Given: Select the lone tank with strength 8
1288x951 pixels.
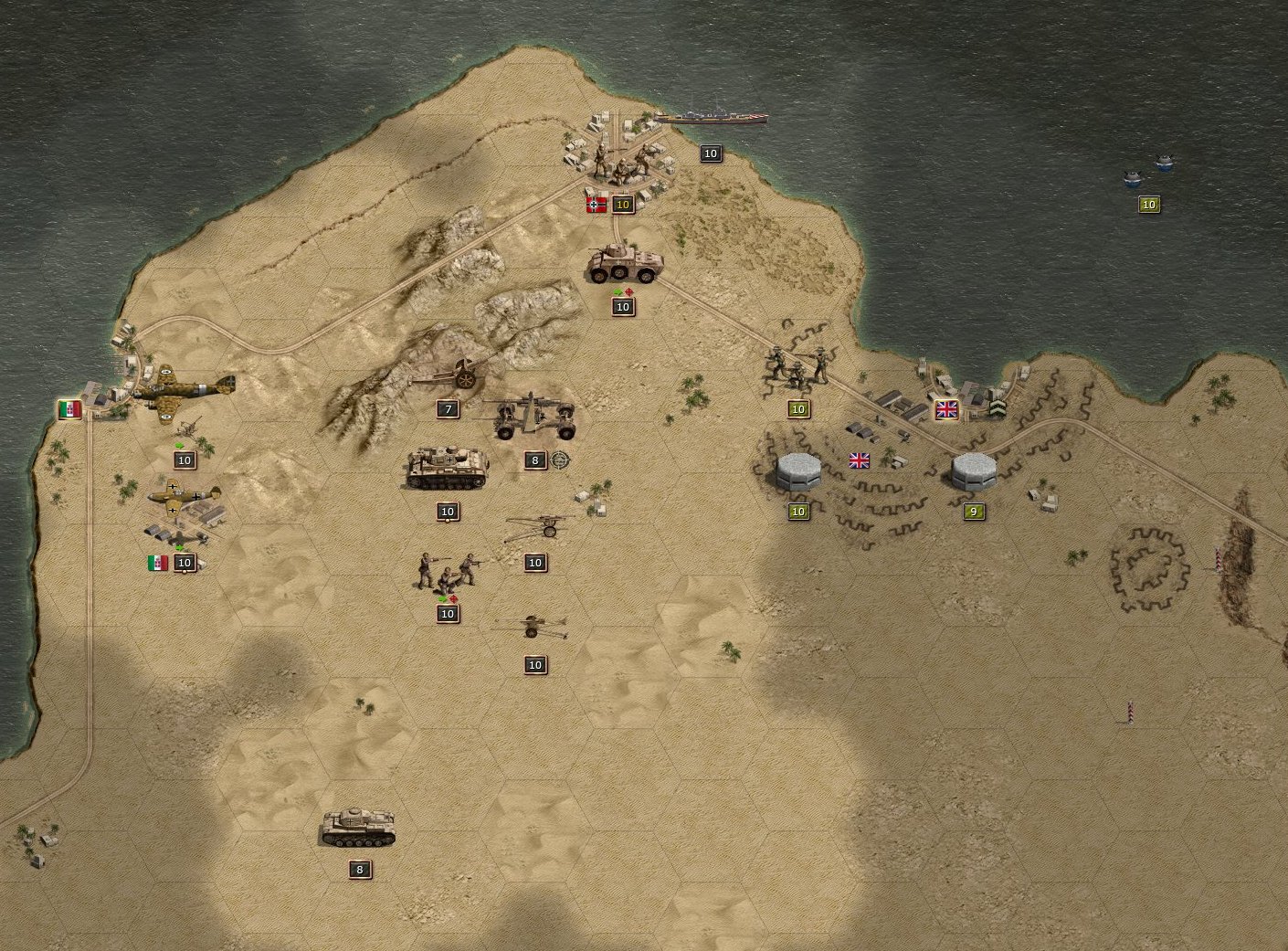Looking at the screenshot, I should pyautogui.click(x=359, y=827).
